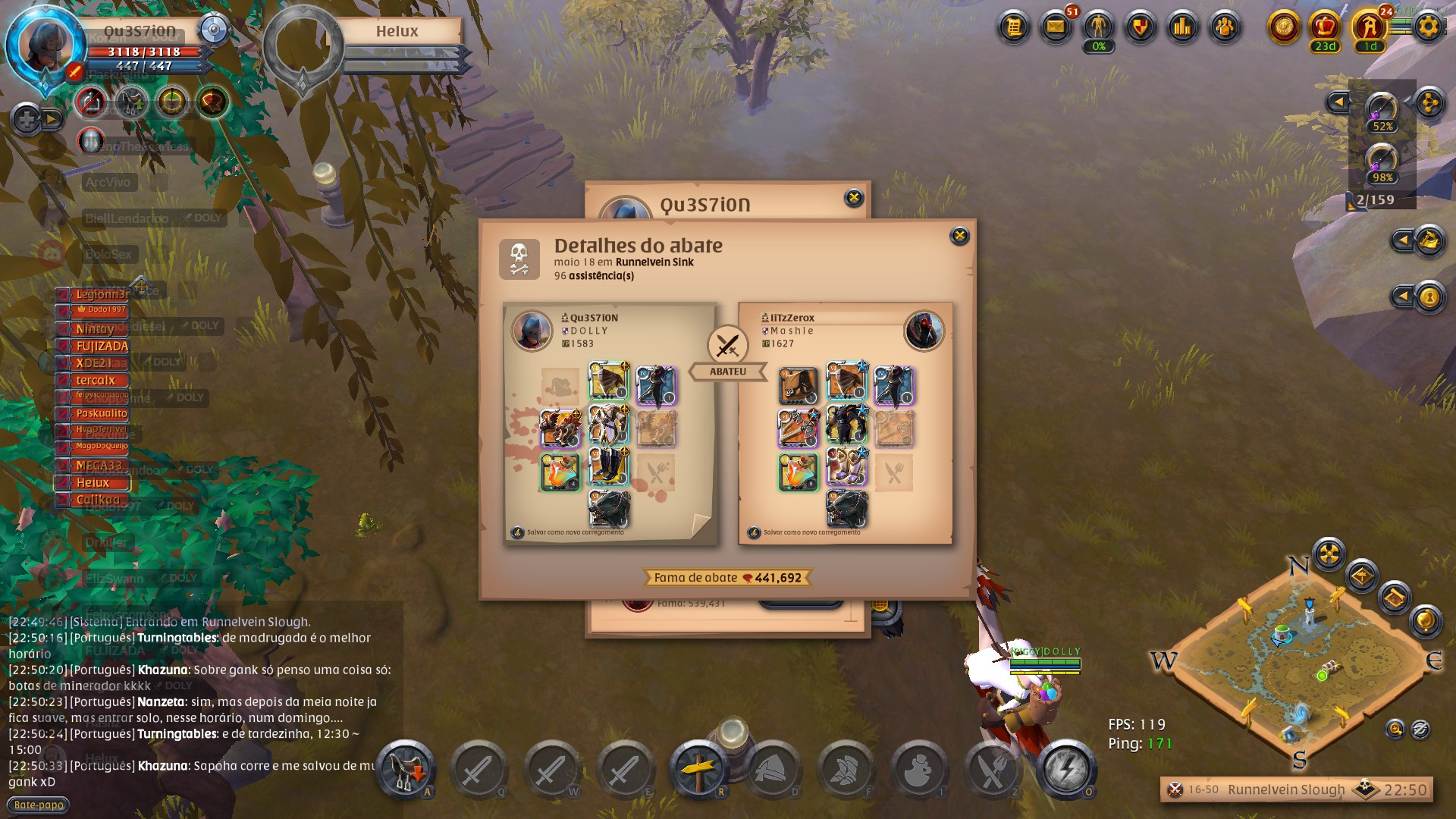Click the IITzZerox victim portrait
Screen dimensions: 1456x819
coord(924,331)
